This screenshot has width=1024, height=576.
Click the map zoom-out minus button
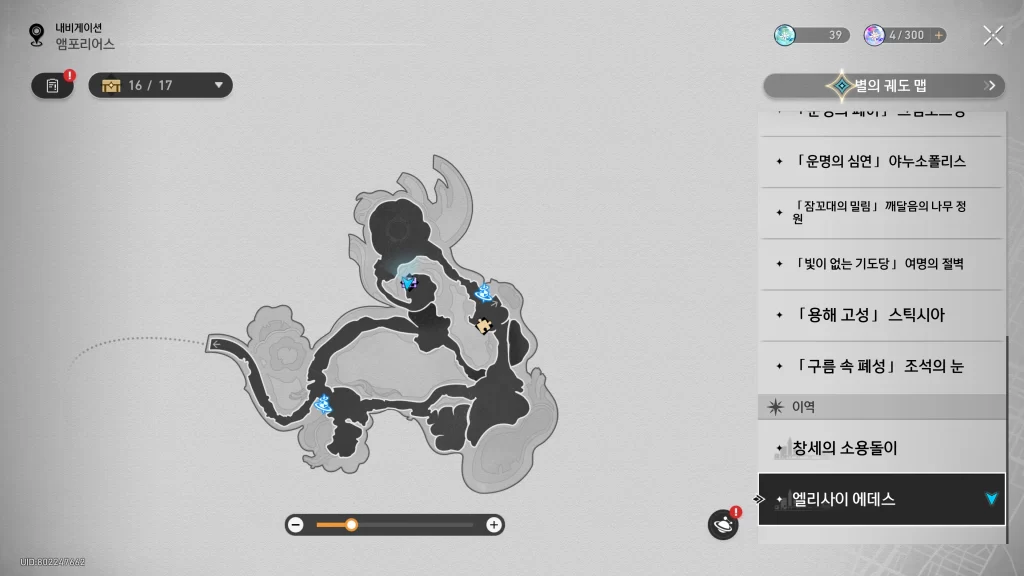(x=296, y=524)
